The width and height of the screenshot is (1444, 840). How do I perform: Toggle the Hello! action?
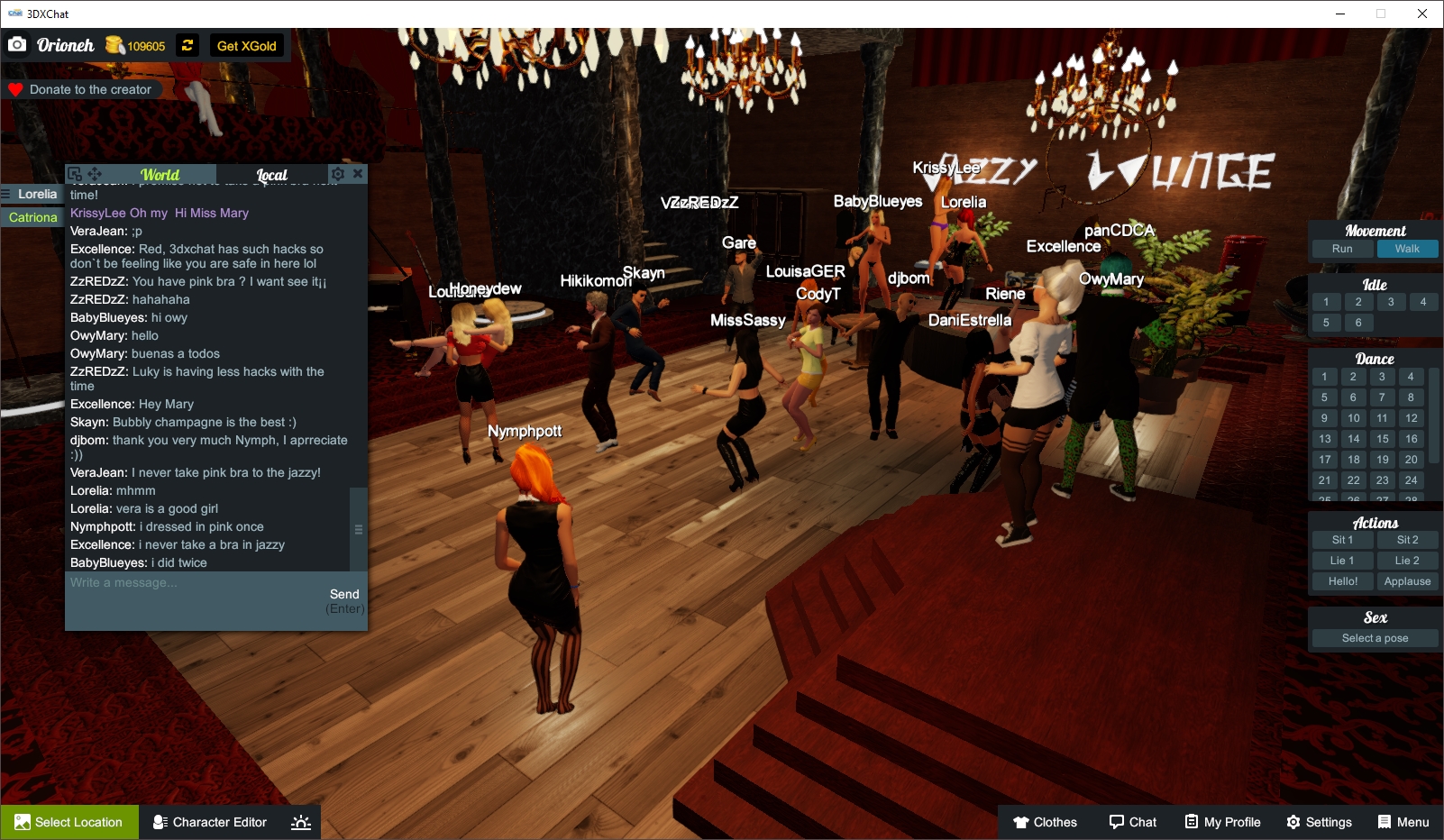click(1342, 580)
